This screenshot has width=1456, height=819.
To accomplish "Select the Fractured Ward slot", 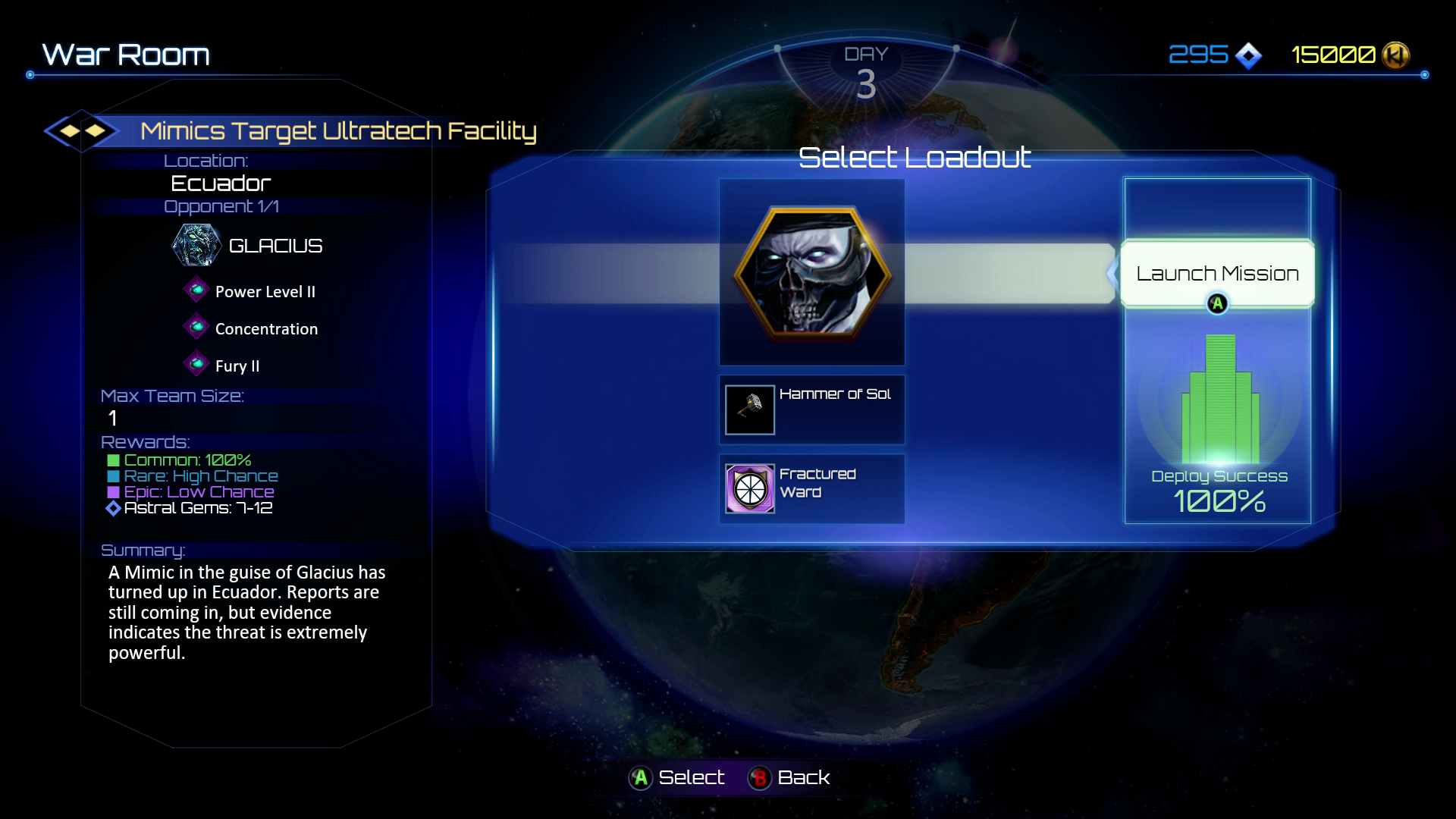I will coord(811,488).
